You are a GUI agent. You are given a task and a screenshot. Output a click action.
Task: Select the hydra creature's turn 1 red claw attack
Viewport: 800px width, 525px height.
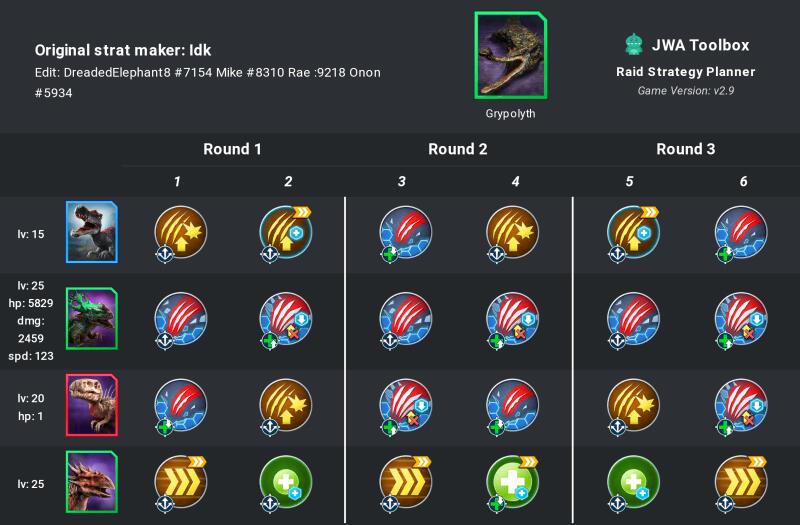tap(179, 319)
